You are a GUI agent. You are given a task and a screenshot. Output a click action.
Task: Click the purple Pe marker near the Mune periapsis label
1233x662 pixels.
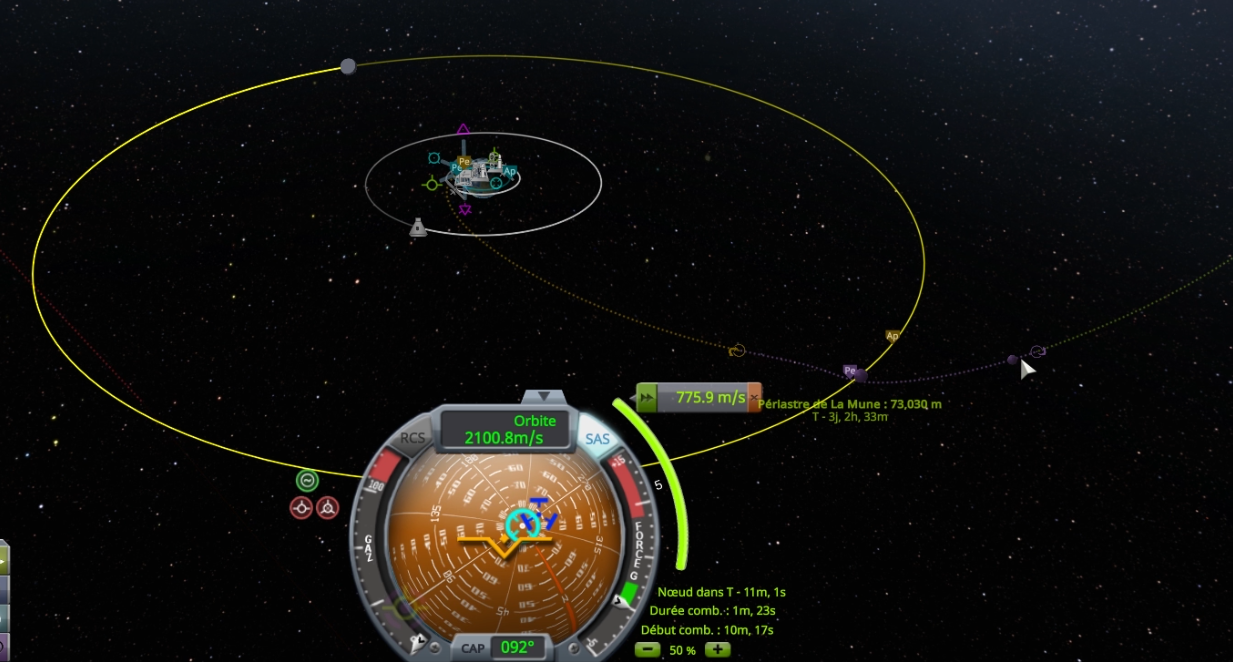[850, 371]
